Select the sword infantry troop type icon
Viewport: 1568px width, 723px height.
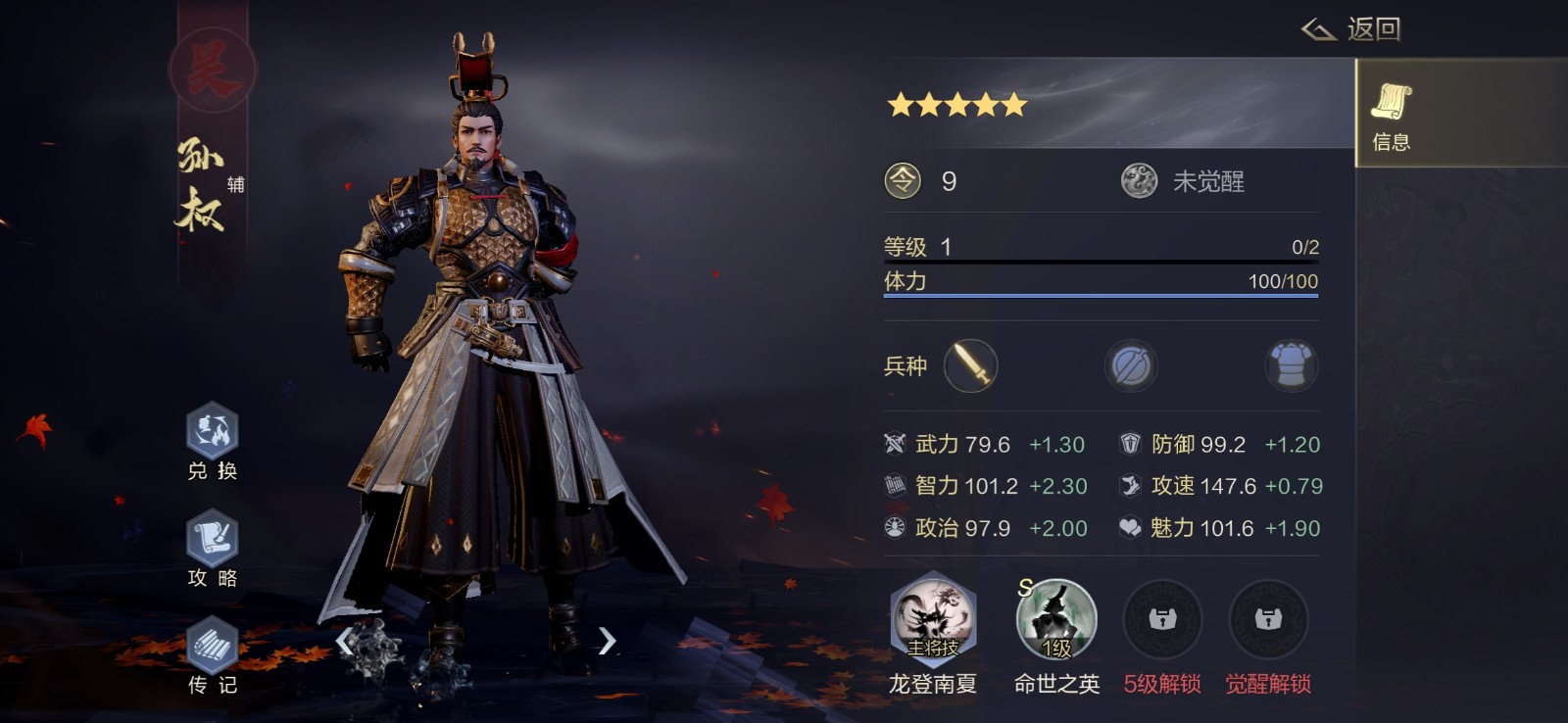[x=970, y=365]
